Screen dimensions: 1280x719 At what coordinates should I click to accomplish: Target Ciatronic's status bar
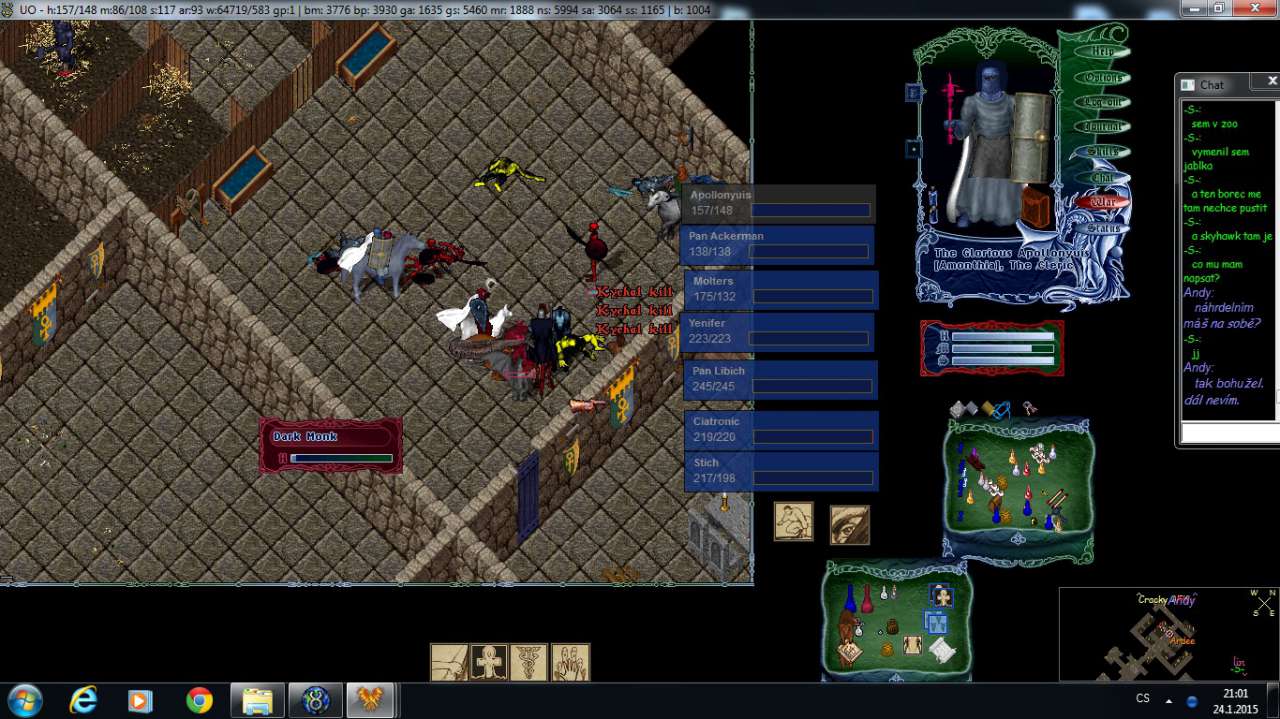[x=780, y=430]
